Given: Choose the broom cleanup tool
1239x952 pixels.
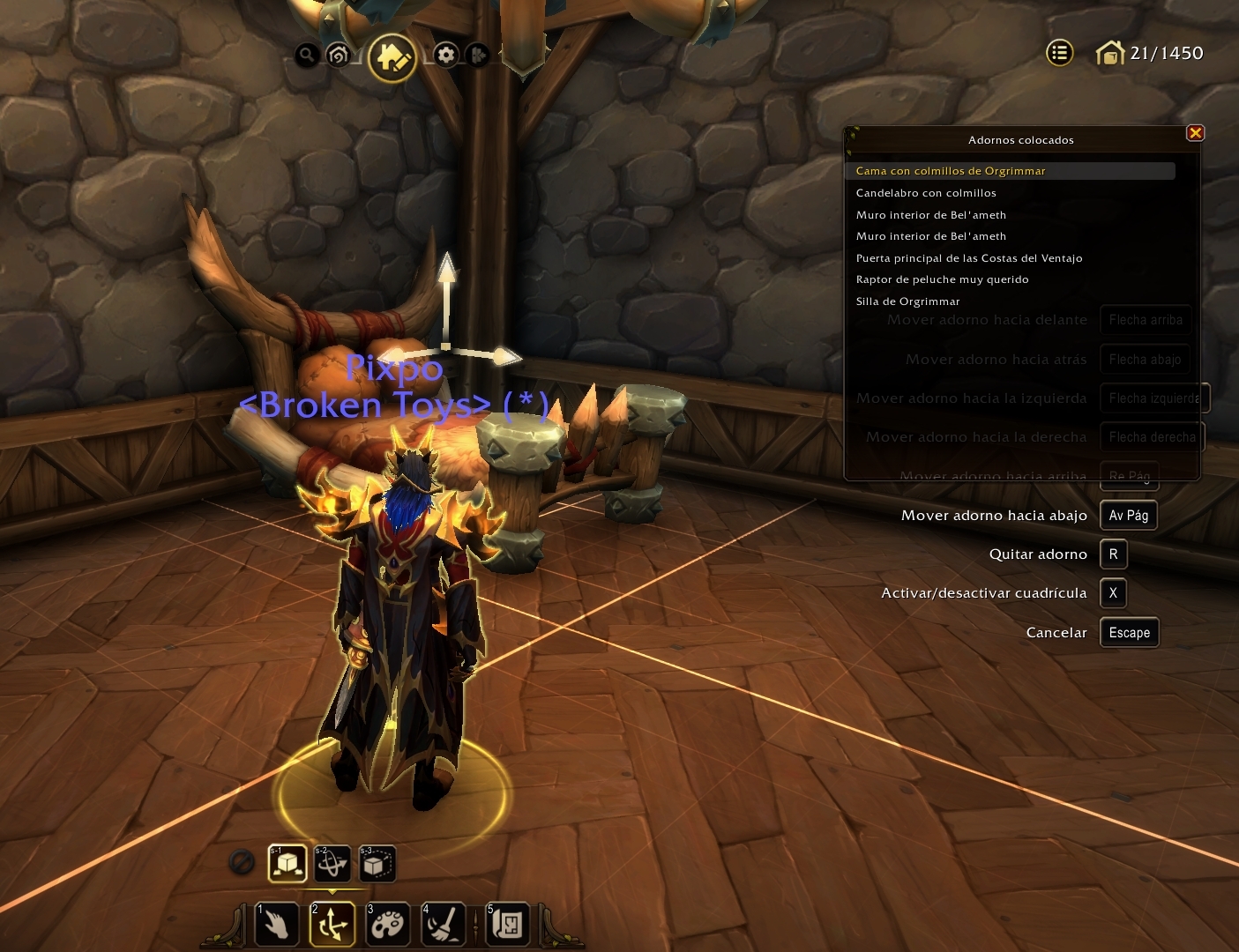Looking at the screenshot, I should (x=443, y=925).
